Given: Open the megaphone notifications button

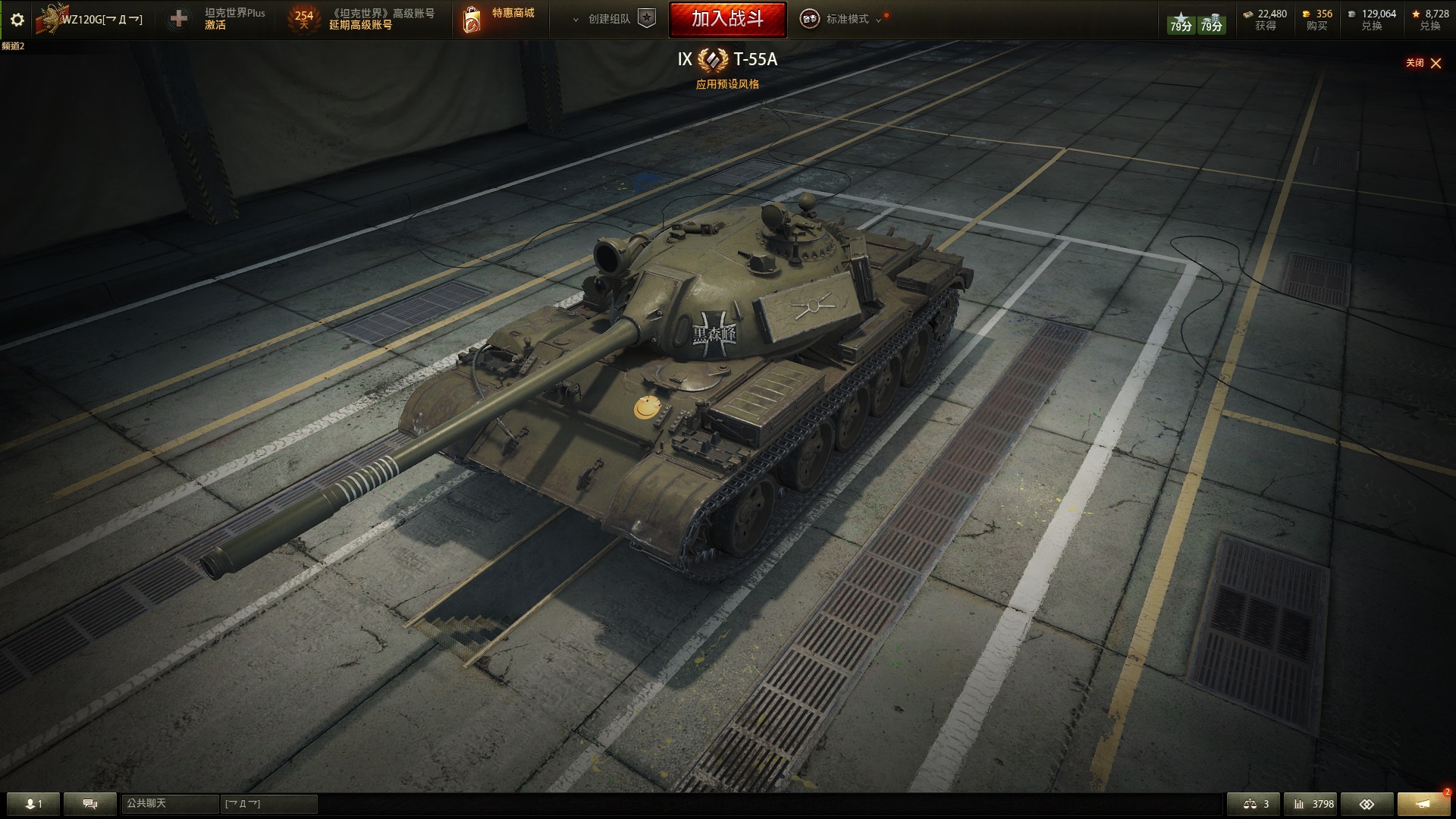Looking at the screenshot, I should click(1423, 804).
